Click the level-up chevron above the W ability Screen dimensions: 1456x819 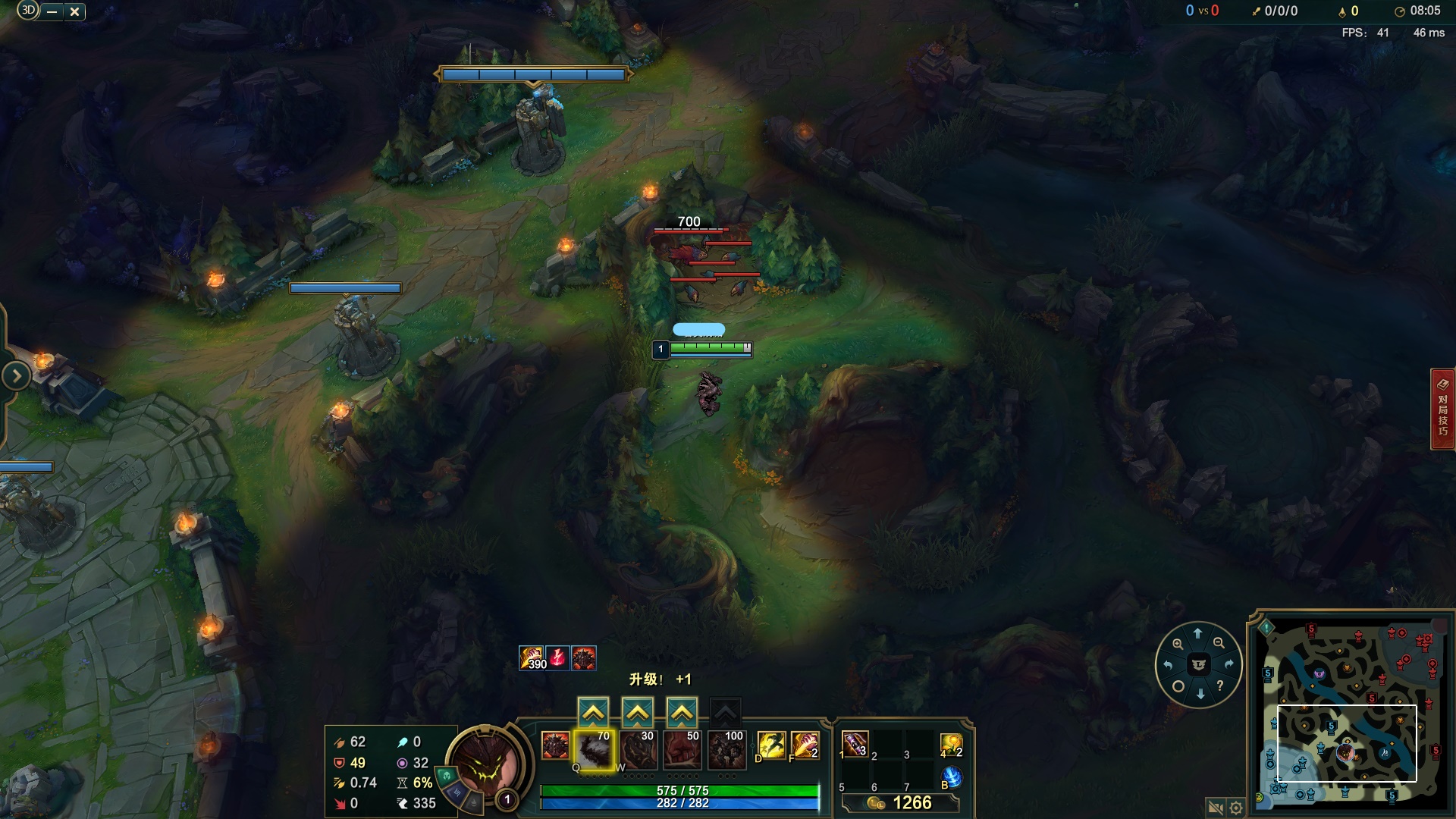[x=639, y=711]
